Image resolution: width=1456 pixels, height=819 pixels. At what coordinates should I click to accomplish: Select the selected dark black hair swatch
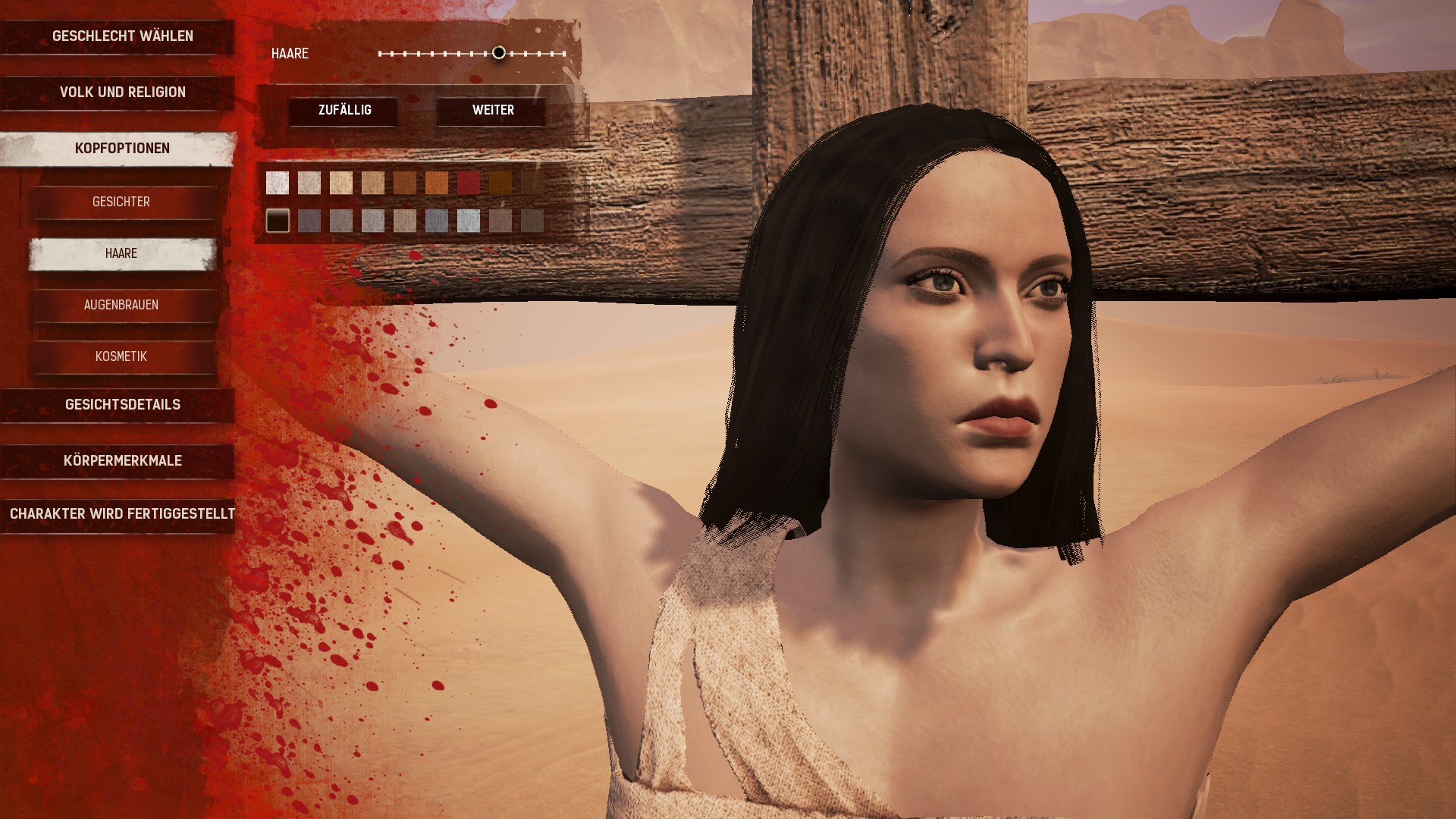click(278, 221)
